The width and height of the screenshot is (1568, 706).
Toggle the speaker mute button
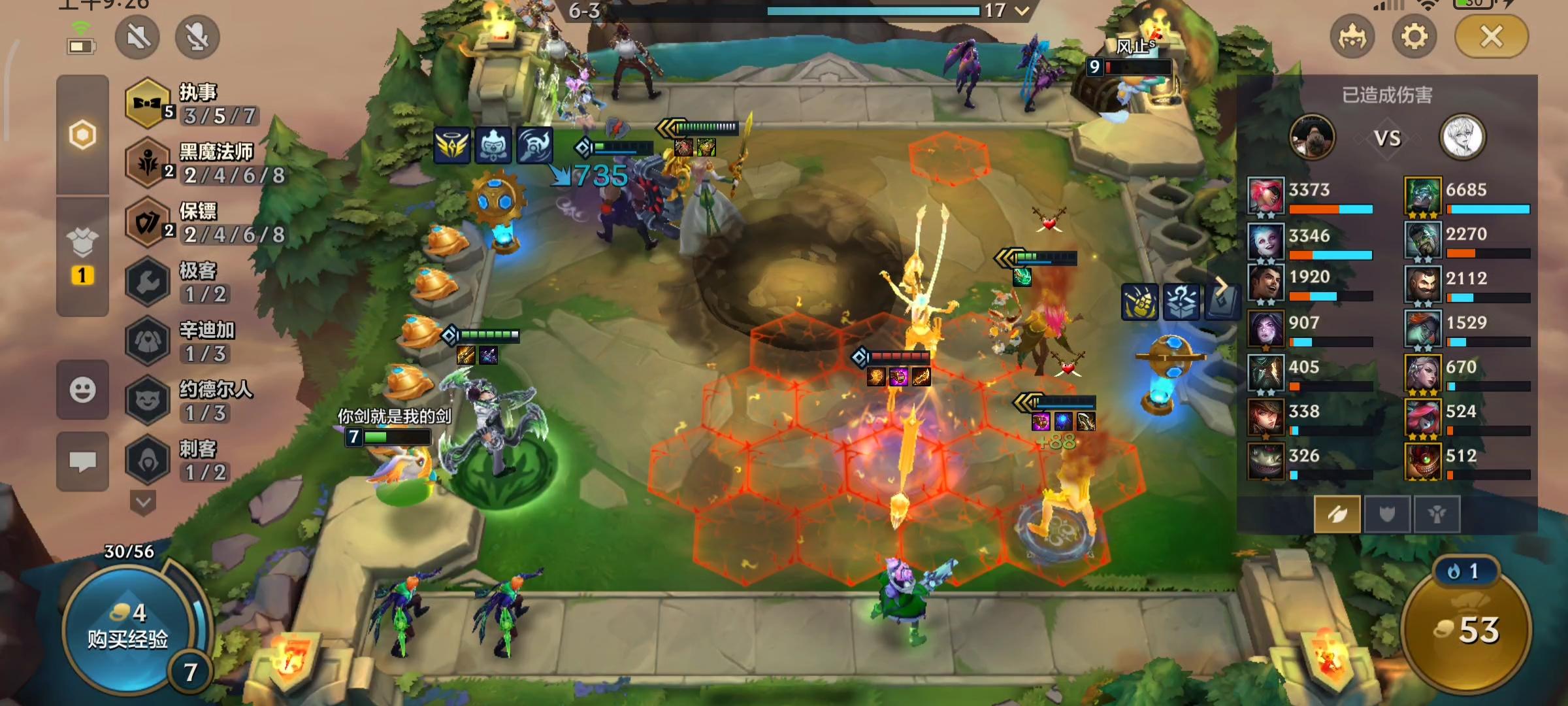(x=138, y=37)
